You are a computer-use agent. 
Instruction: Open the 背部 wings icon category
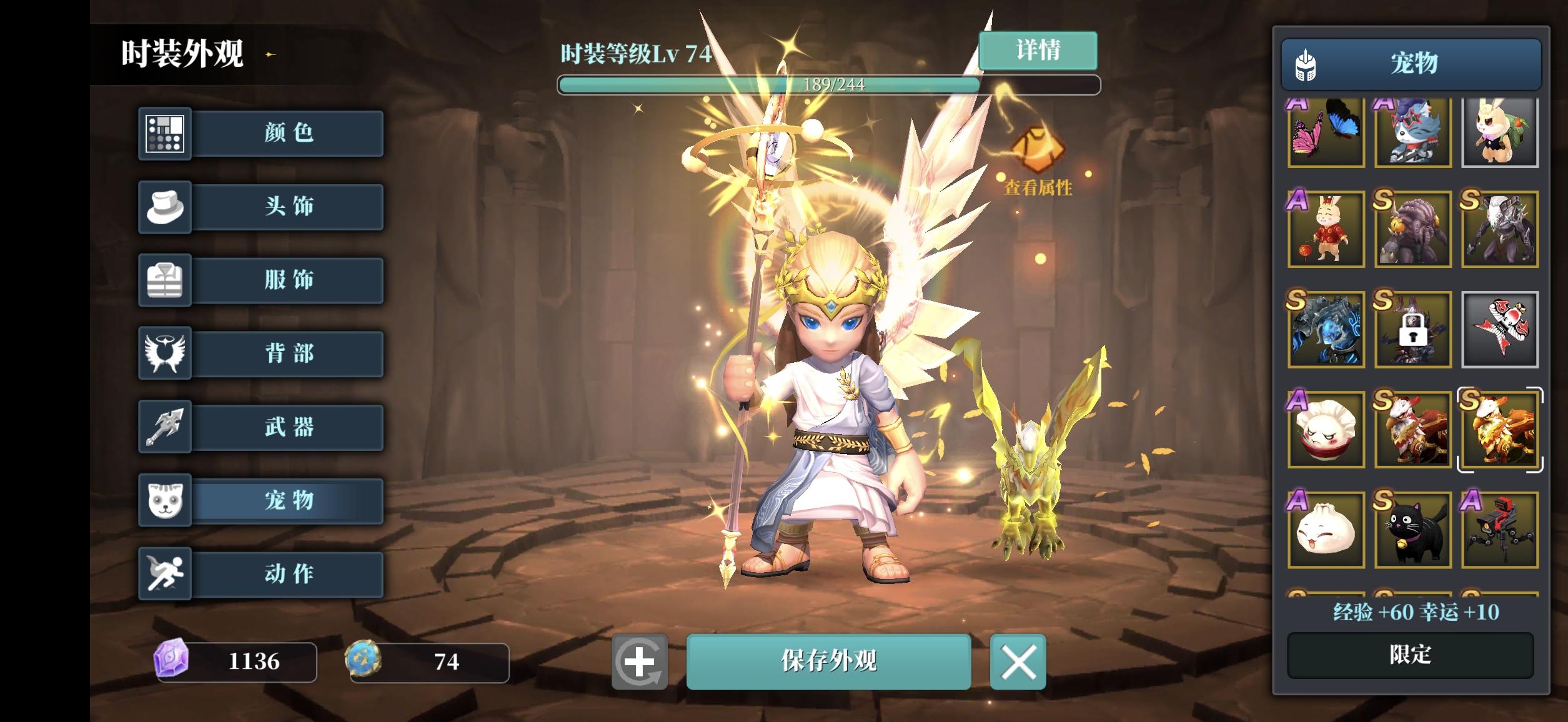coord(166,354)
